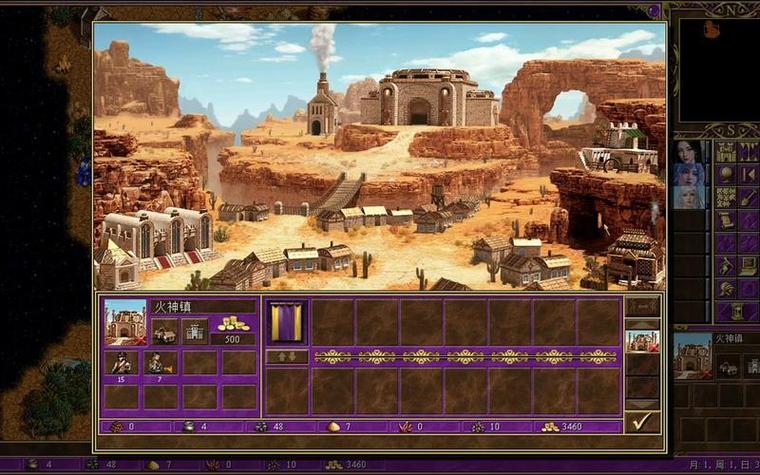Open the fort icon beside the town hall
This screenshot has width=760, height=475.
[196, 331]
